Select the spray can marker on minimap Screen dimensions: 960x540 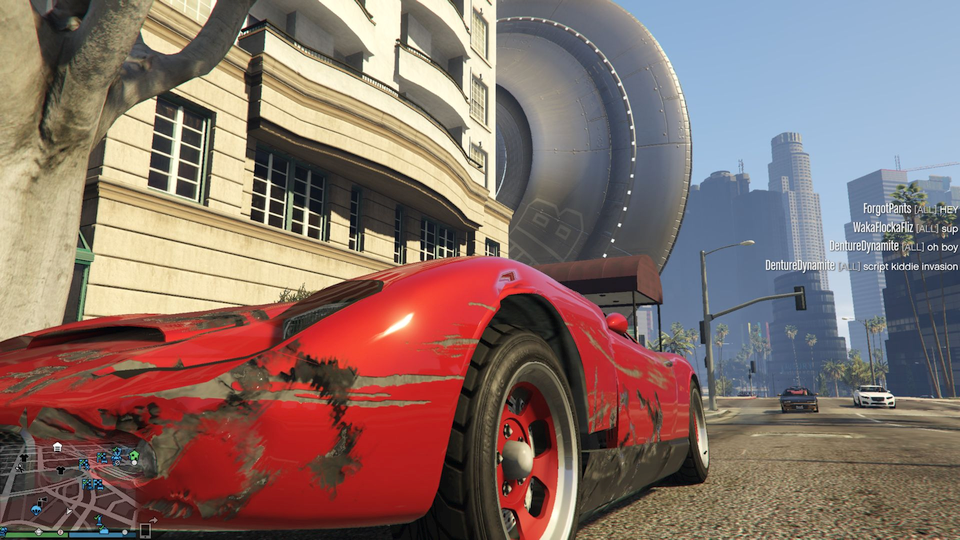[x=41, y=501]
